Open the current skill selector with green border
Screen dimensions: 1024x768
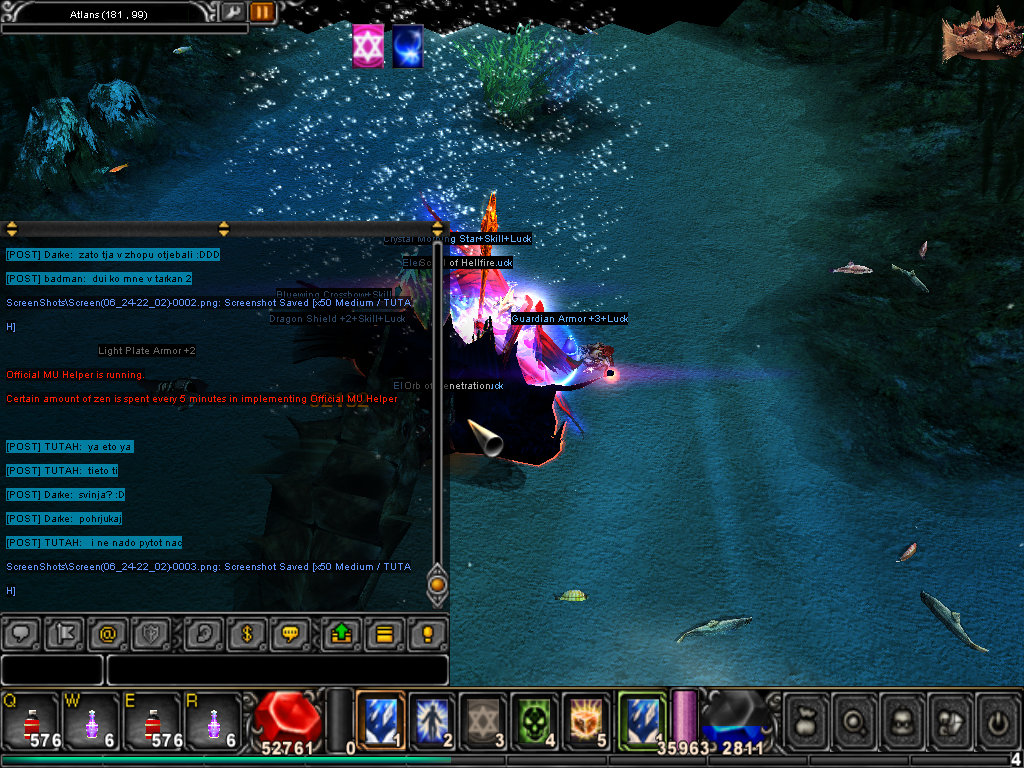pos(642,718)
